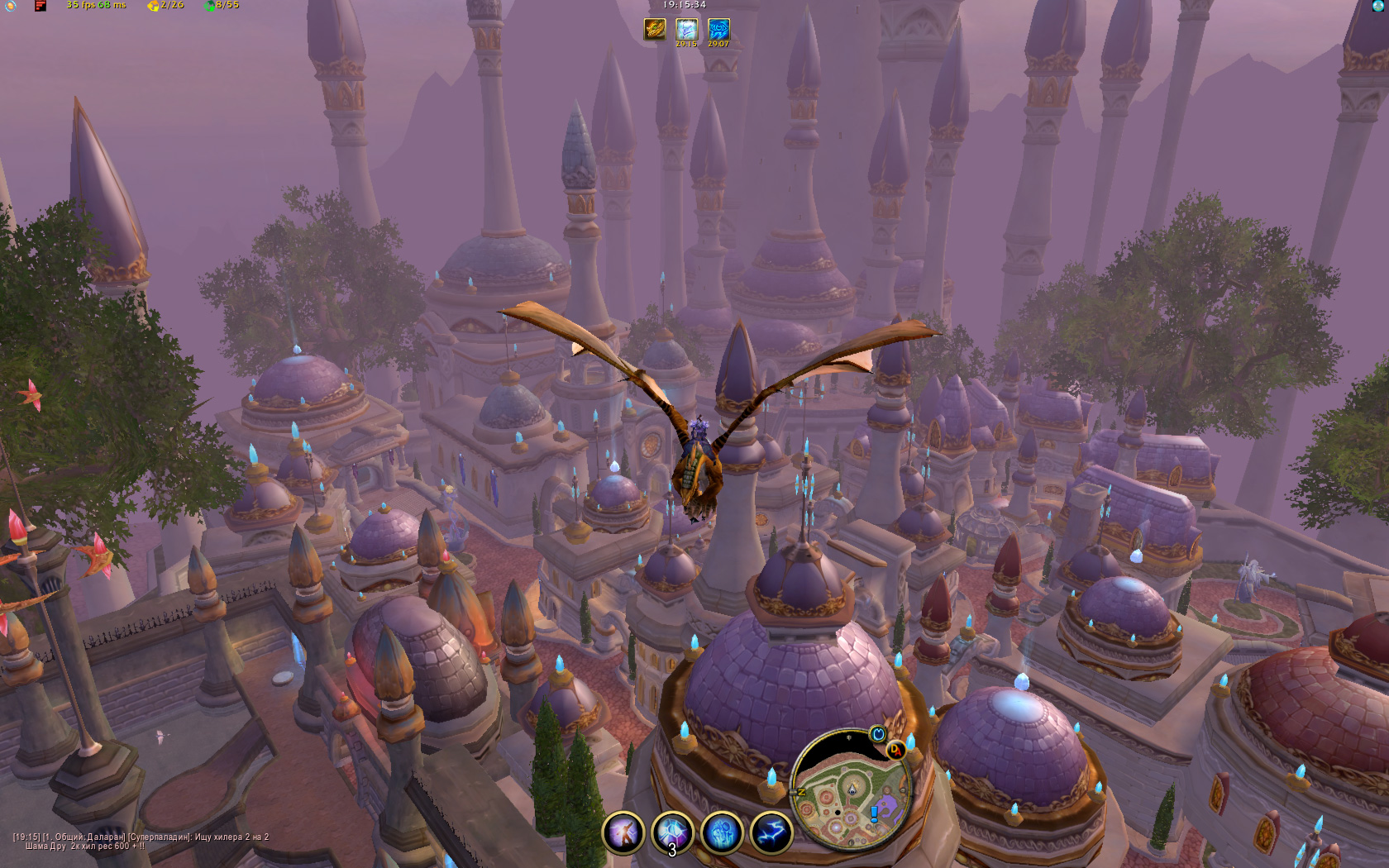Click the Dalaran general chat message

(141, 842)
